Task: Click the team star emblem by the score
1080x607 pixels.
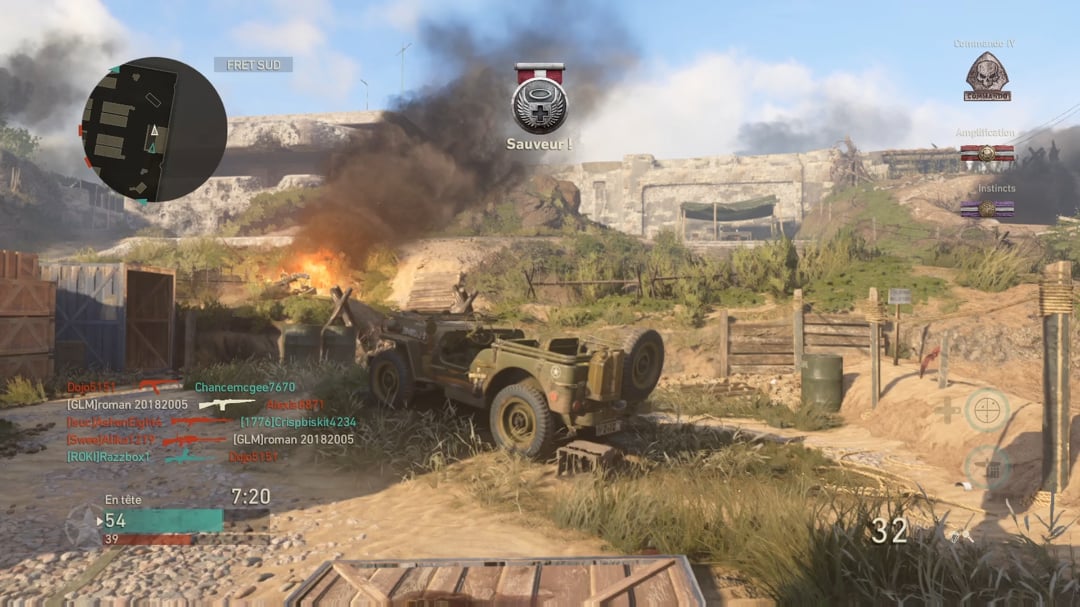Action: click(82, 525)
